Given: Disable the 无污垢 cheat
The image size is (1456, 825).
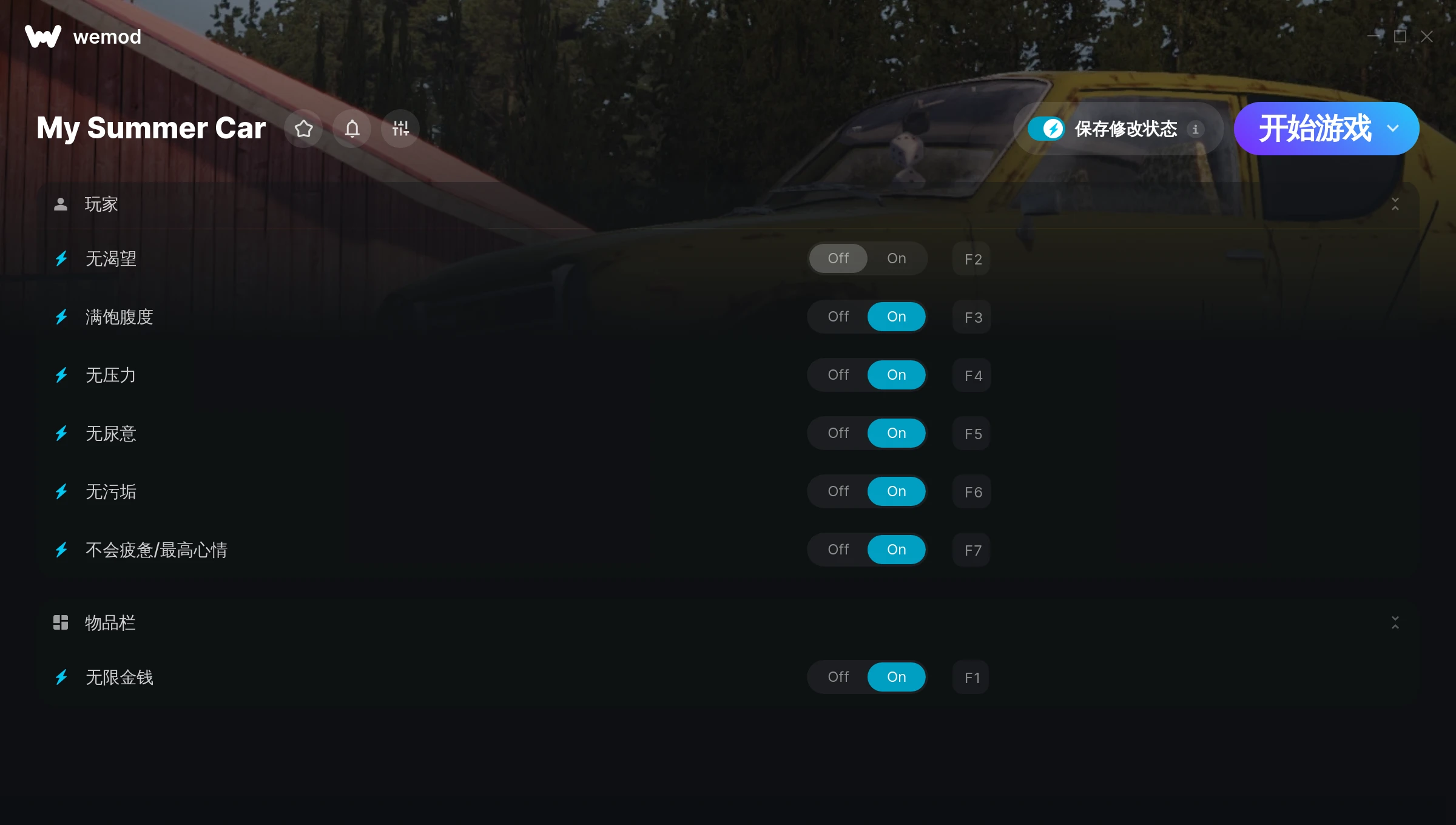Looking at the screenshot, I should (x=838, y=491).
